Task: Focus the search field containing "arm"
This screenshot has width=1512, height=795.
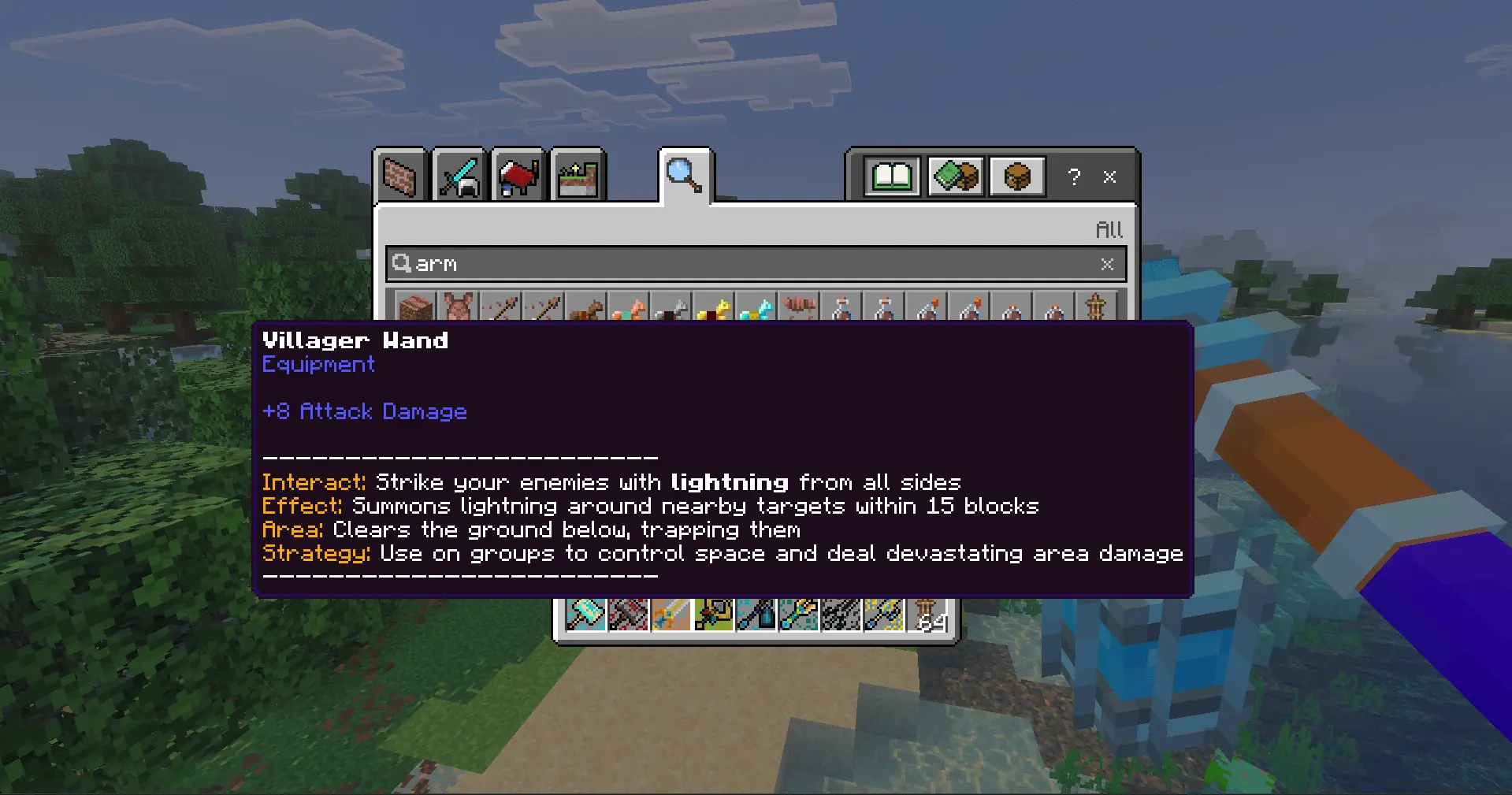Action: tap(749, 264)
